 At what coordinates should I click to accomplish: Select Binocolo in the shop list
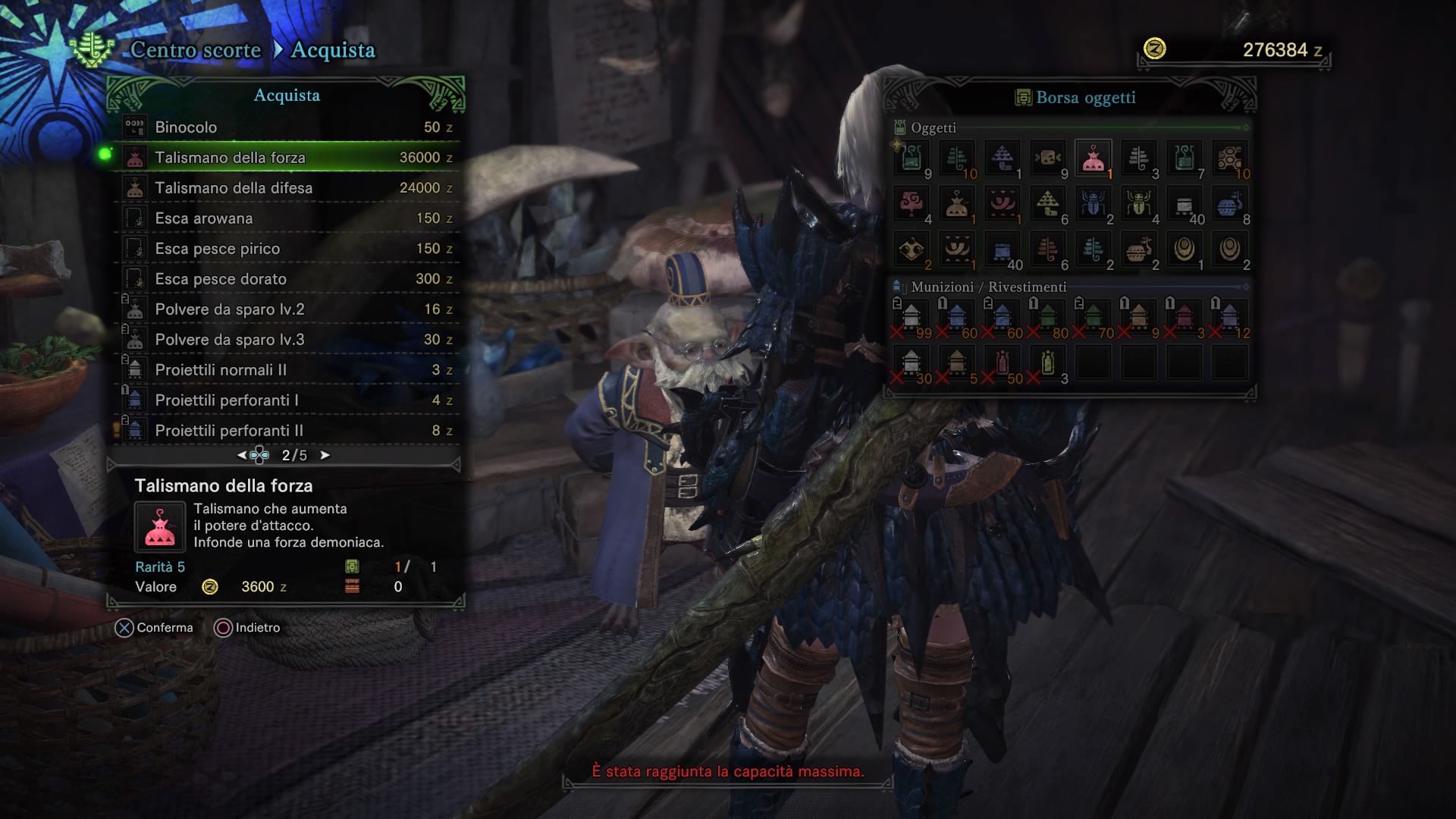point(288,127)
